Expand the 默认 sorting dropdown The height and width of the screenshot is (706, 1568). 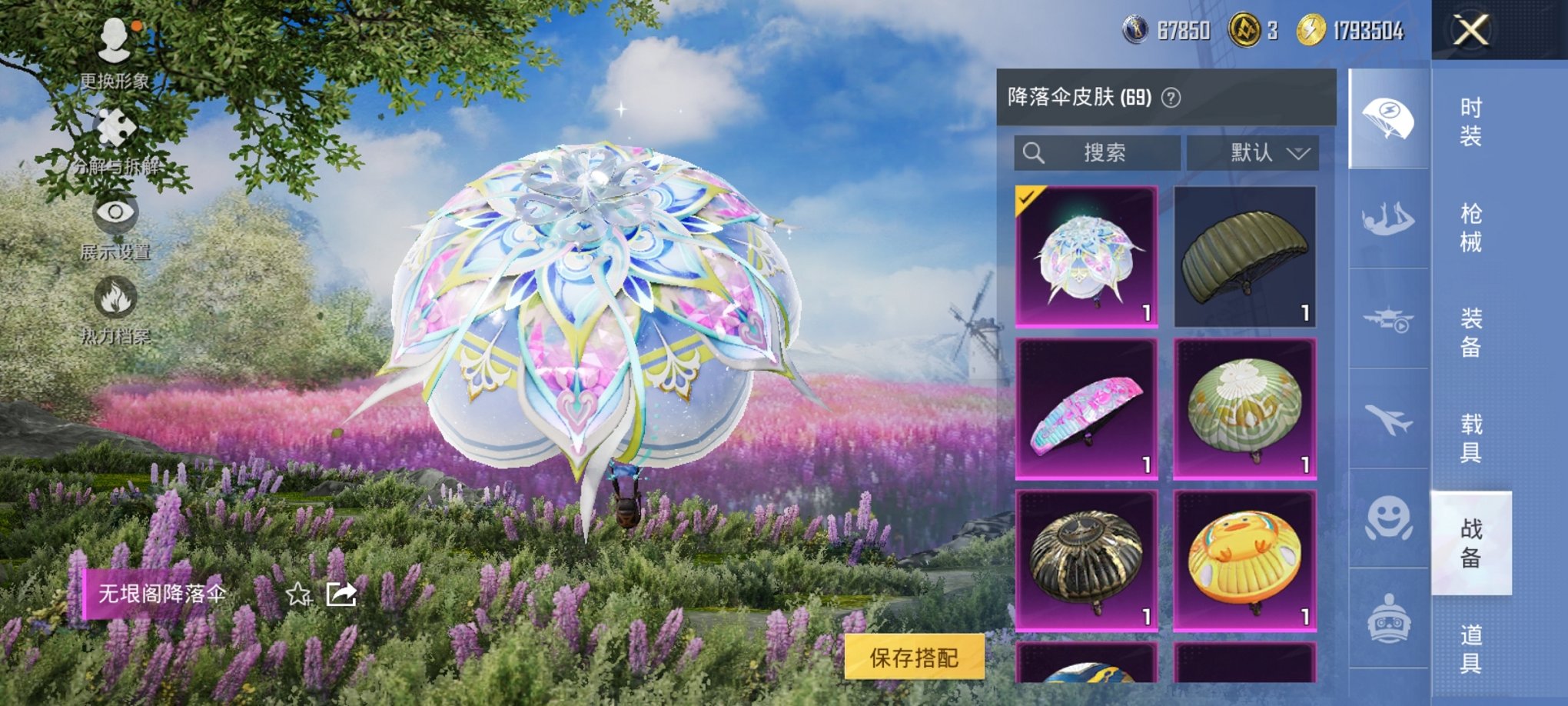1268,152
